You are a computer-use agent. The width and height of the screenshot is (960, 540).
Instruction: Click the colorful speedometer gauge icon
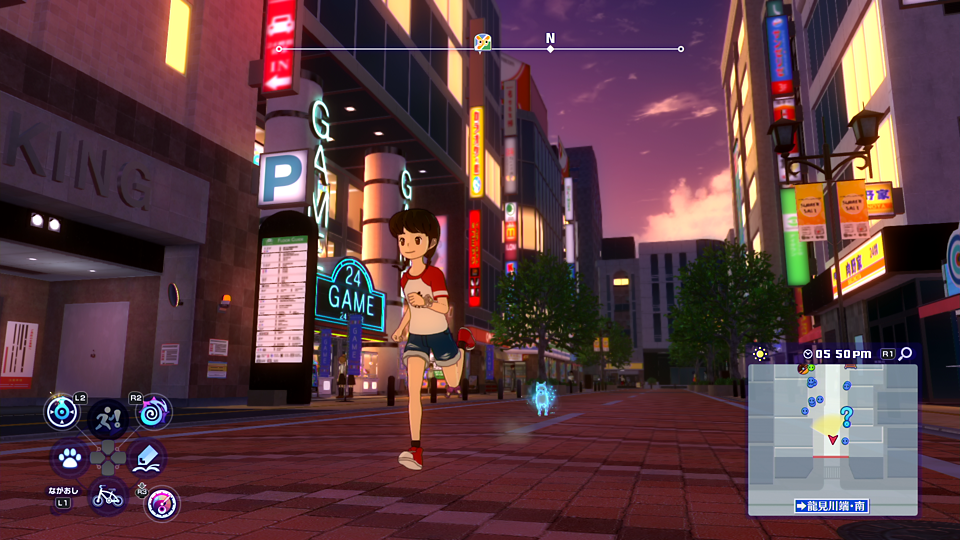[x=161, y=503]
